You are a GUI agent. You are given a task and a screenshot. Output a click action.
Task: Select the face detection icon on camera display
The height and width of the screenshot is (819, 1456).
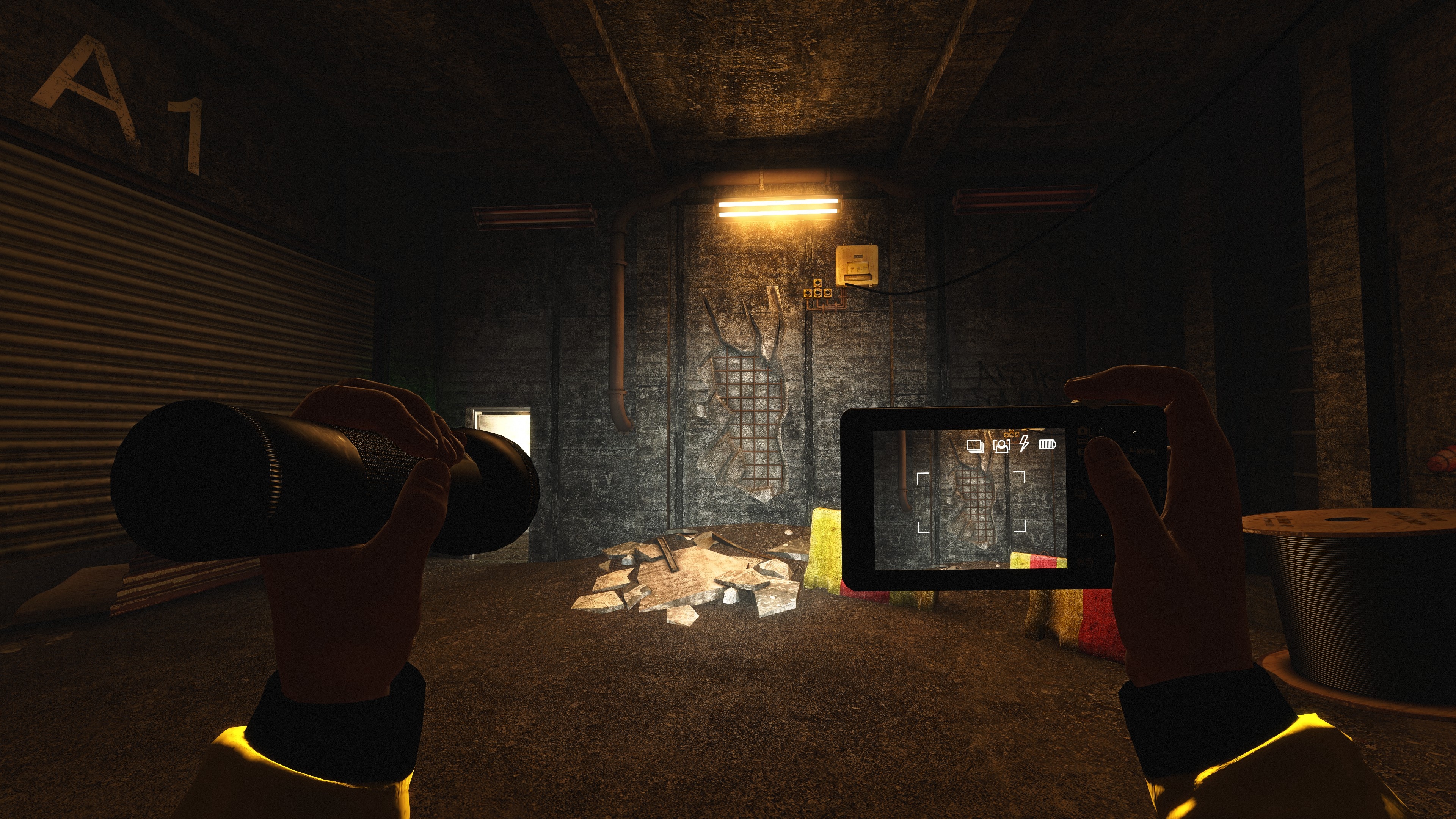(x=1001, y=447)
